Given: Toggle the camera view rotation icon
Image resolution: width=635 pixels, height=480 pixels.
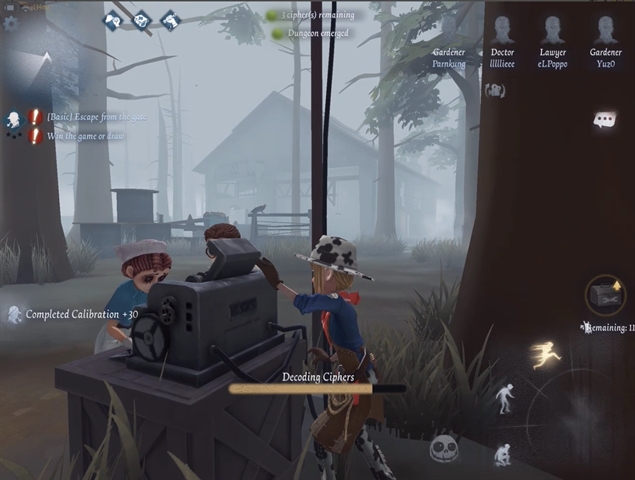Looking at the screenshot, I should pos(494,91).
